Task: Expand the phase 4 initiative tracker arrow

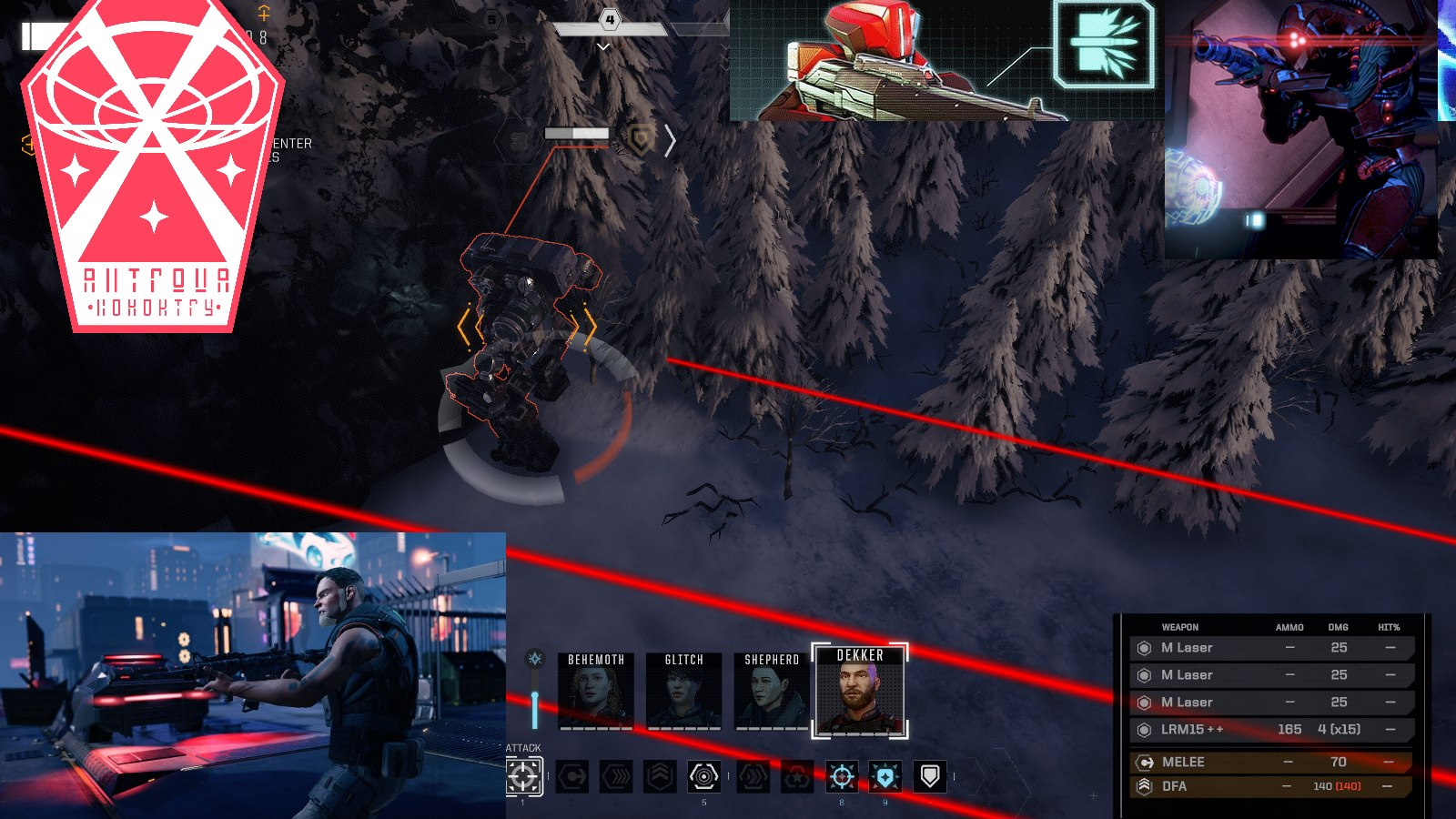Action: pyautogui.click(x=603, y=46)
